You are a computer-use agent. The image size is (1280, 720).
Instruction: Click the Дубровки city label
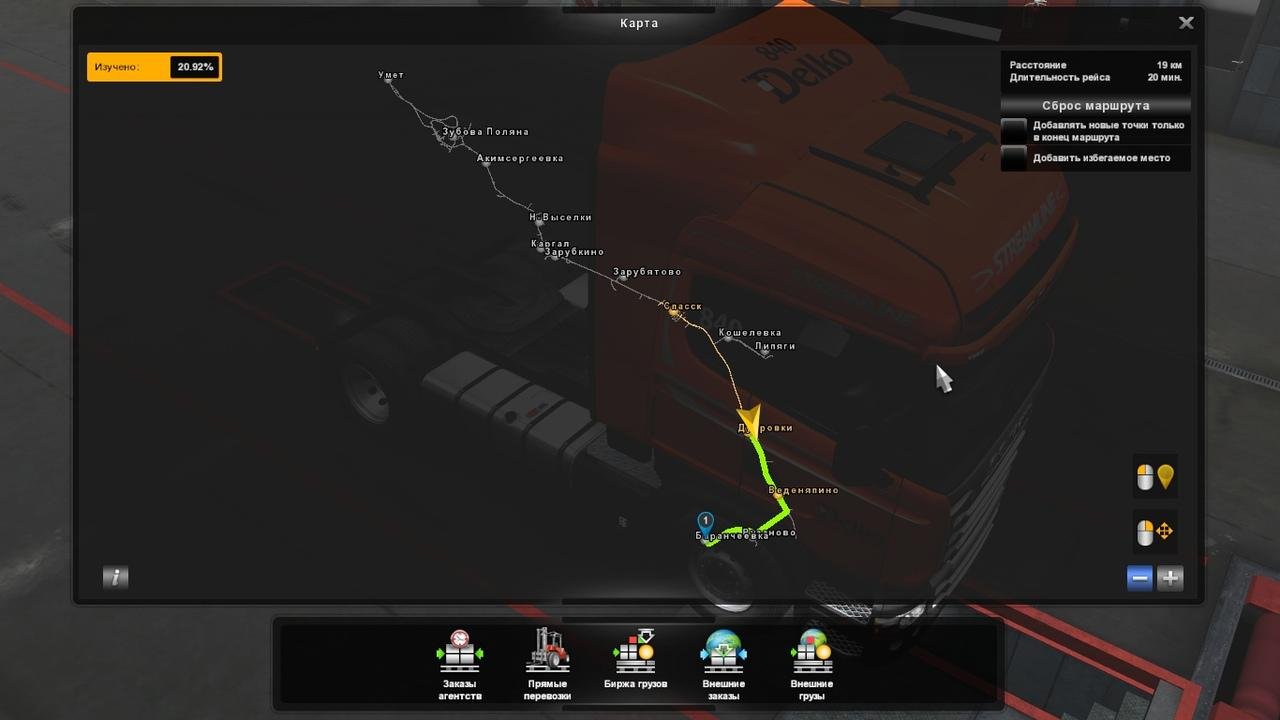[765, 426]
